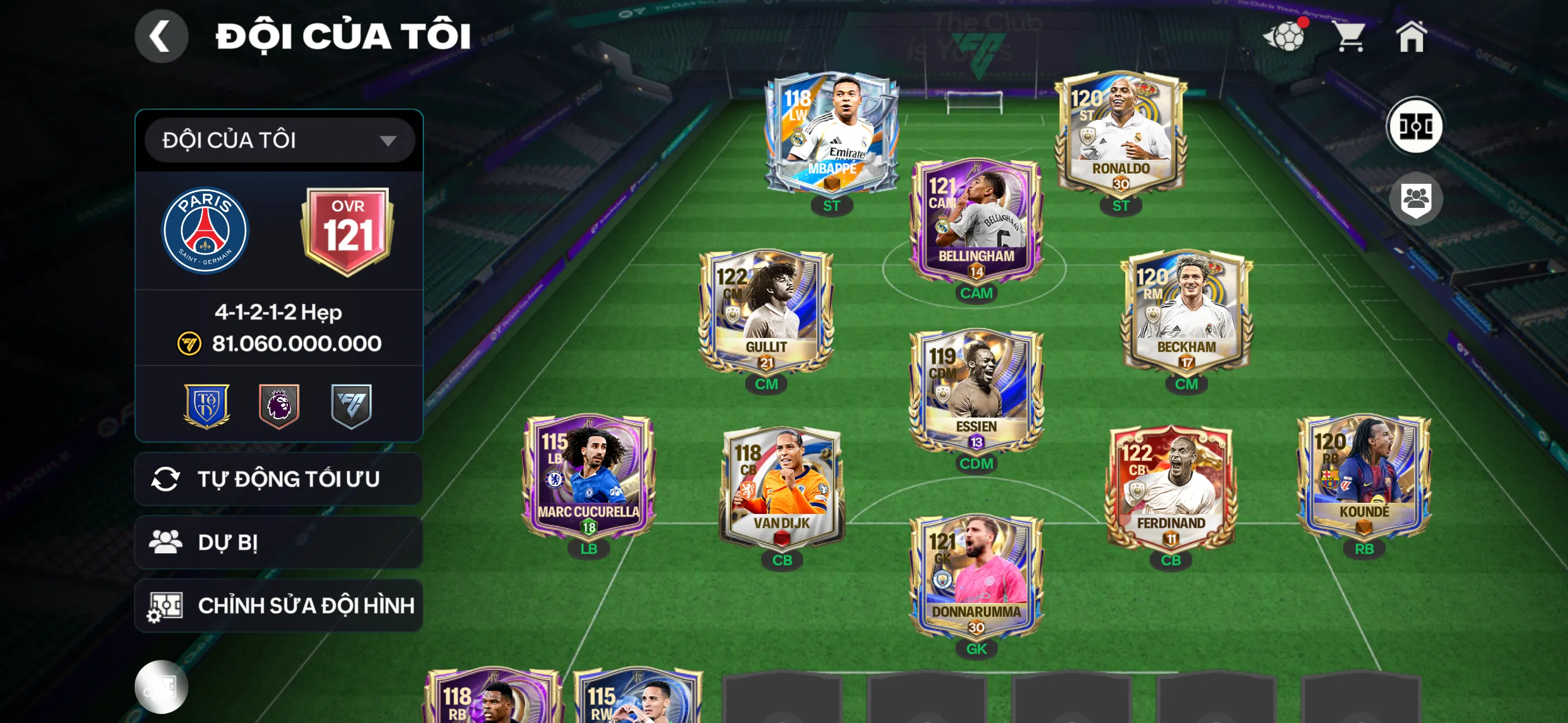Expand the ĐỘI CỦA TÔI team dropdown
Image resolution: width=1568 pixels, height=723 pixels.
tap(278, 140)
